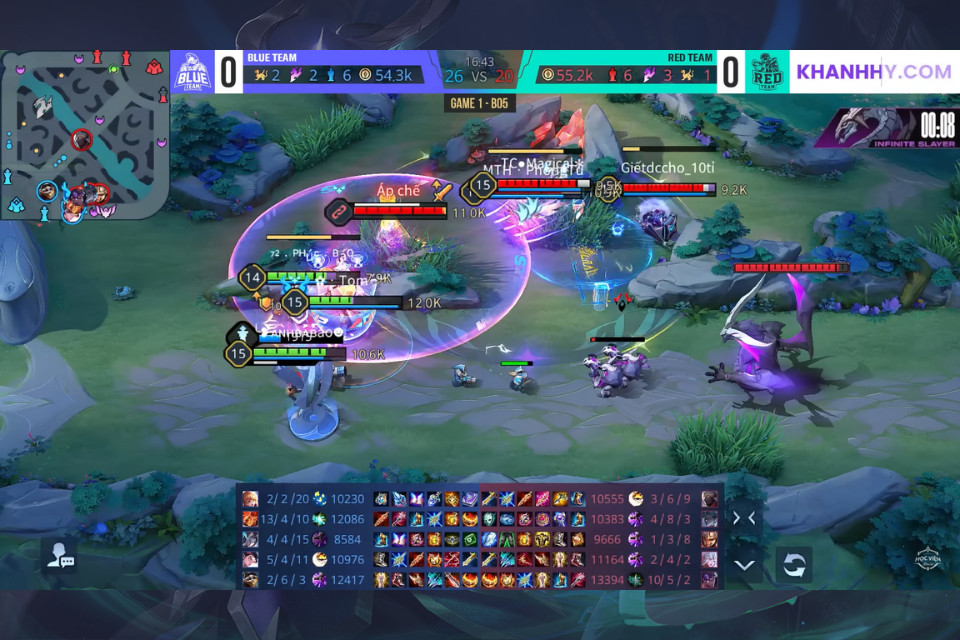The width and height of the screenshot is (960, 640).
Task: Select the blue player with 13/4/10 score
Action: [x=249, y=519]
